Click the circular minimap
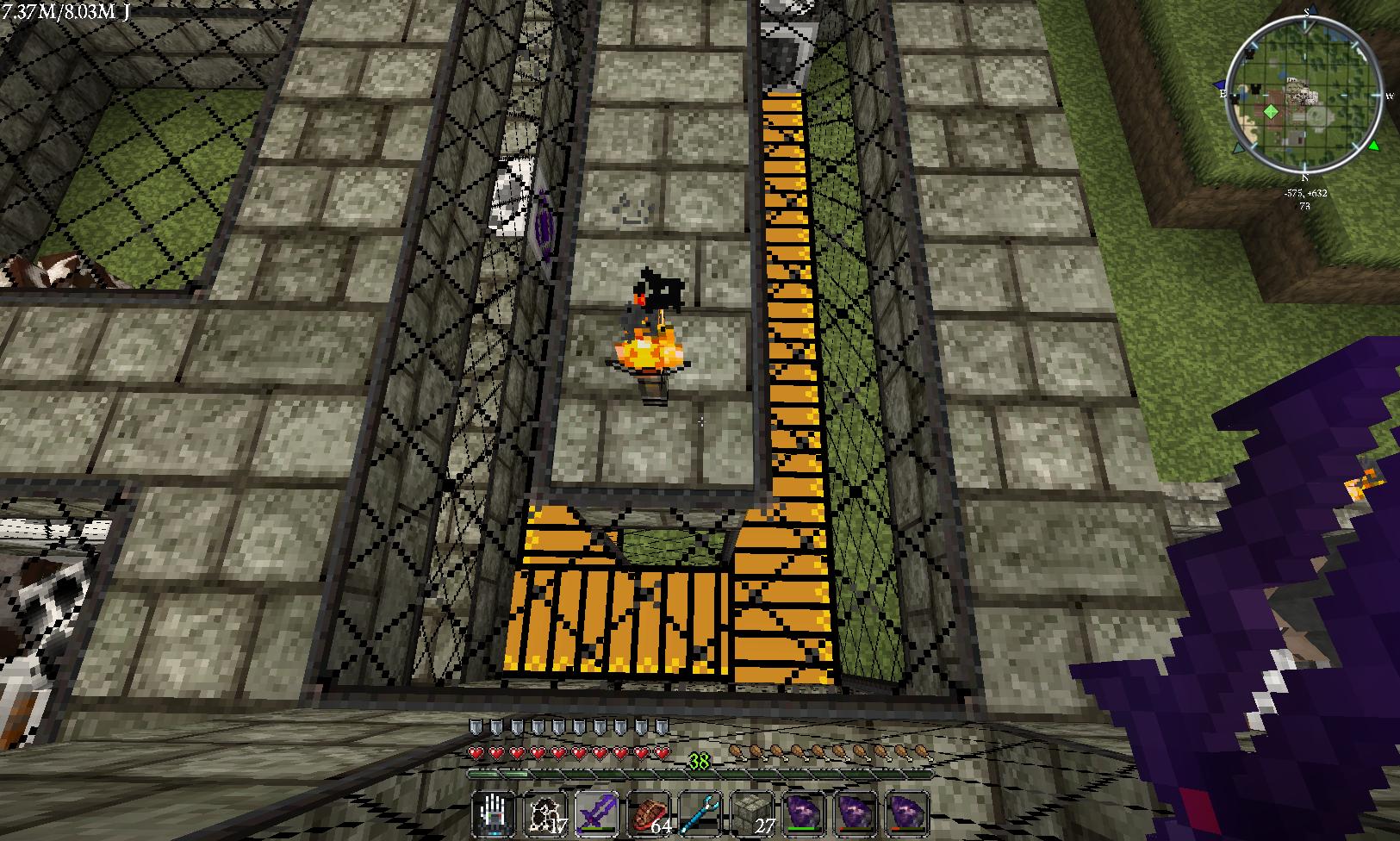Image resolution: width=1400 pixels, height=841 pixels. coord(1304,94)
